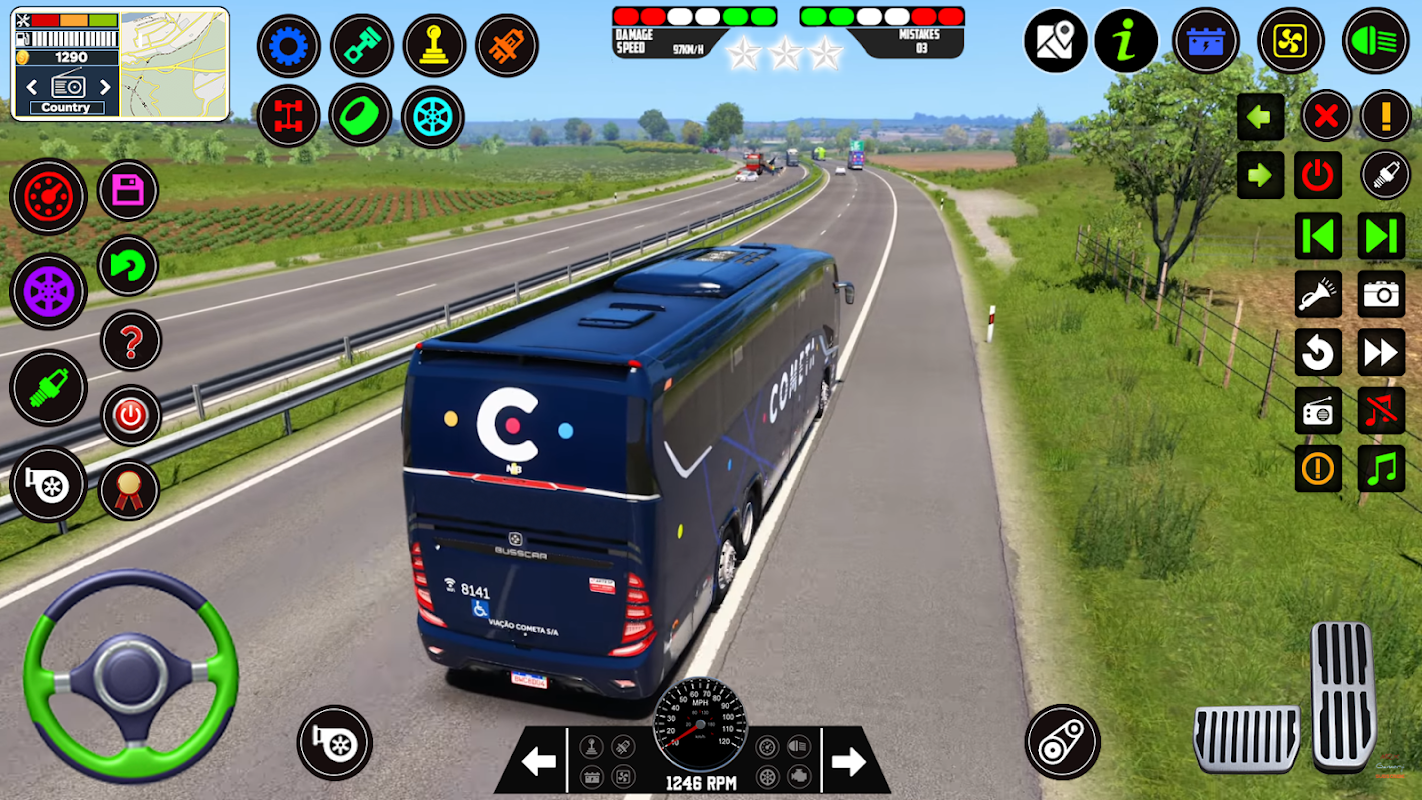Open the pink floppy disk save button
Image resolution: width=1422 pixels, height=800 pixels.
[x=128, y=190]
